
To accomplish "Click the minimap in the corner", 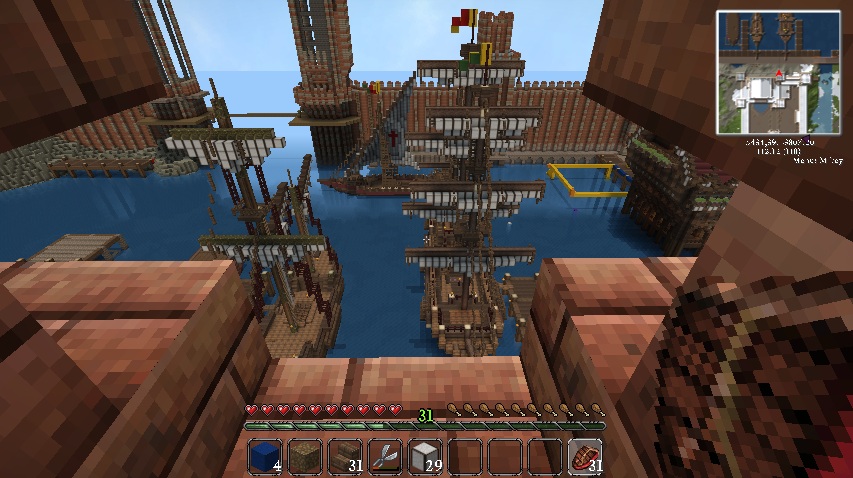I will (x=776, y=72).
